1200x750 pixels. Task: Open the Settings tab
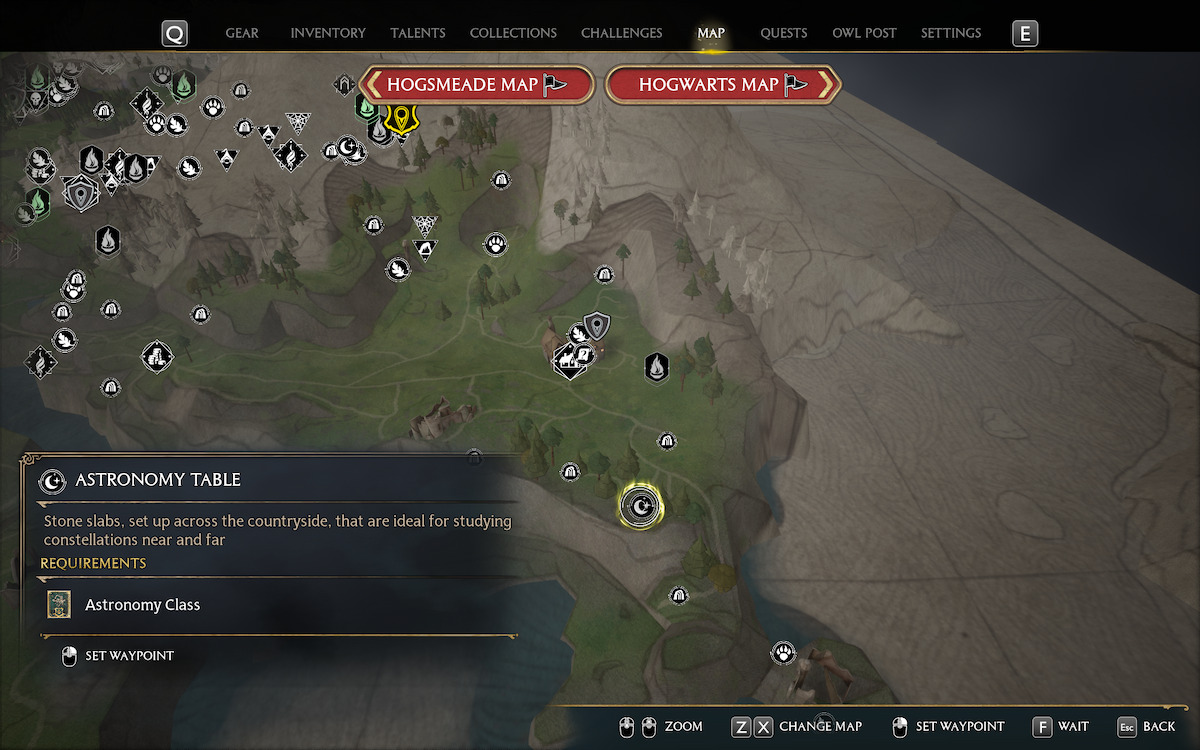[950, 33]
